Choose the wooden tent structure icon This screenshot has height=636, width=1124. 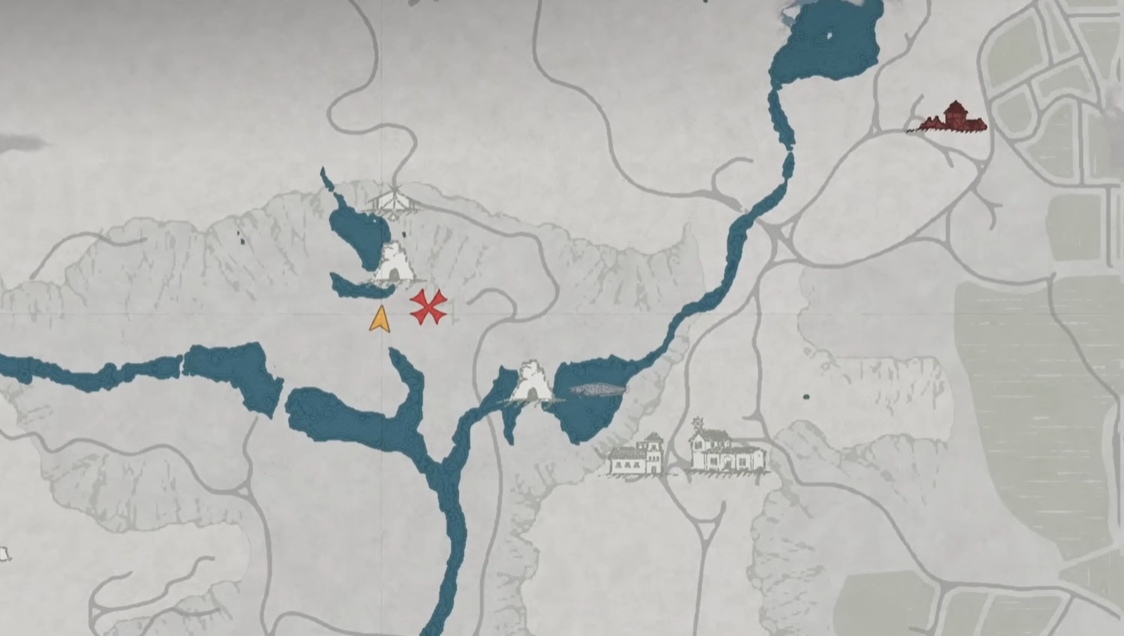click(391, 202)
